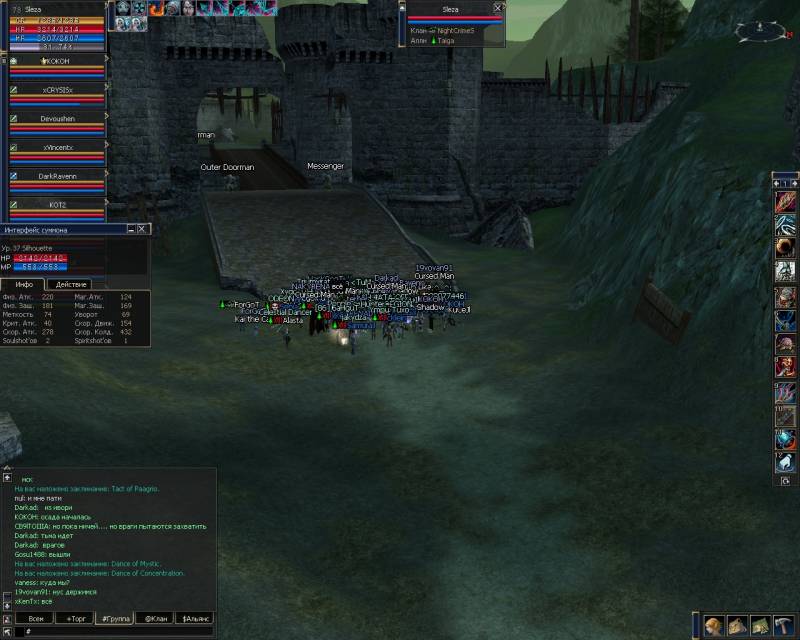
Task: Close the Sleza target window
Action: 497,8
